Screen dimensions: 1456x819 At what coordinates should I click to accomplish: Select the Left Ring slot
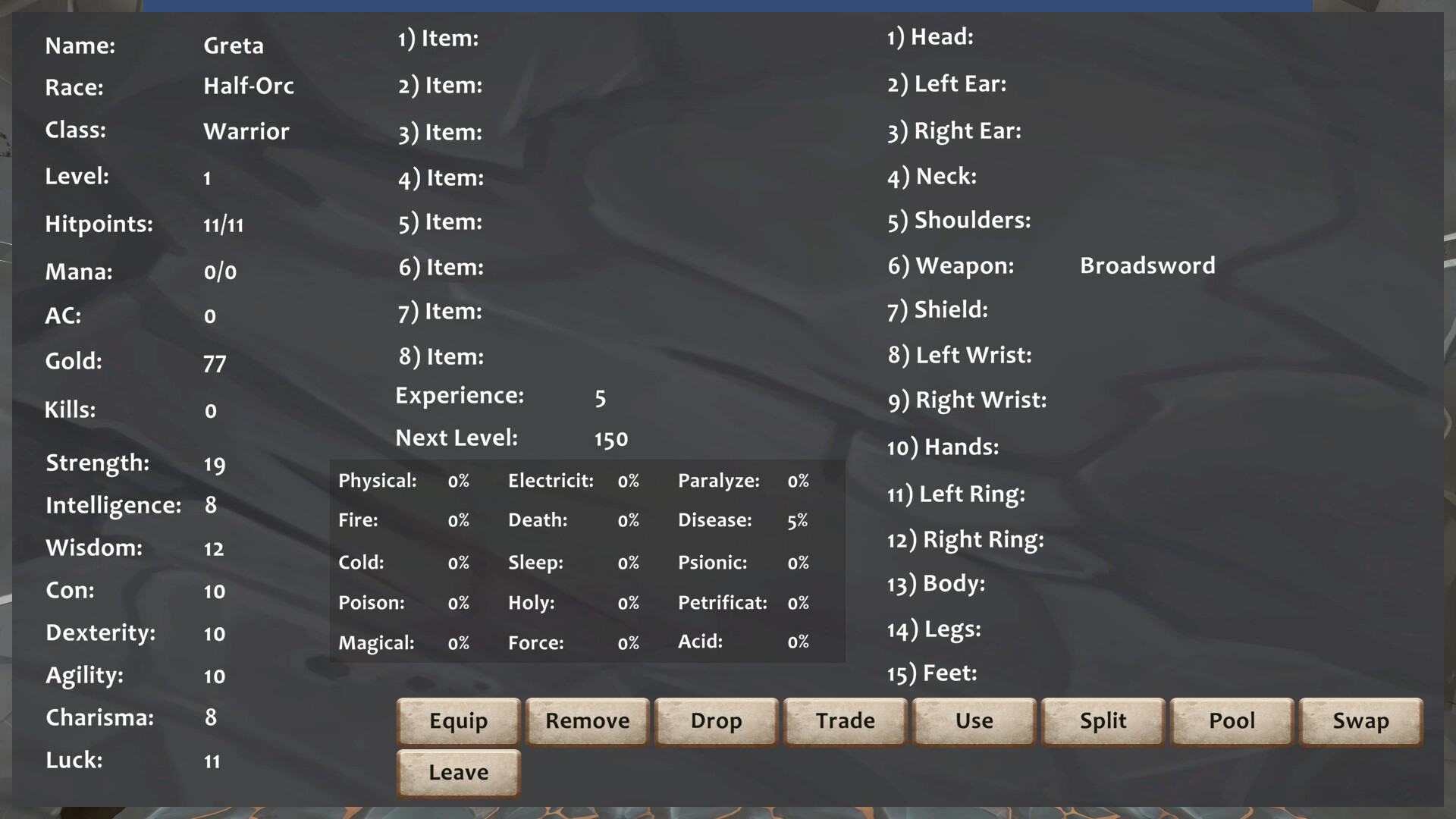pos(956,494)
